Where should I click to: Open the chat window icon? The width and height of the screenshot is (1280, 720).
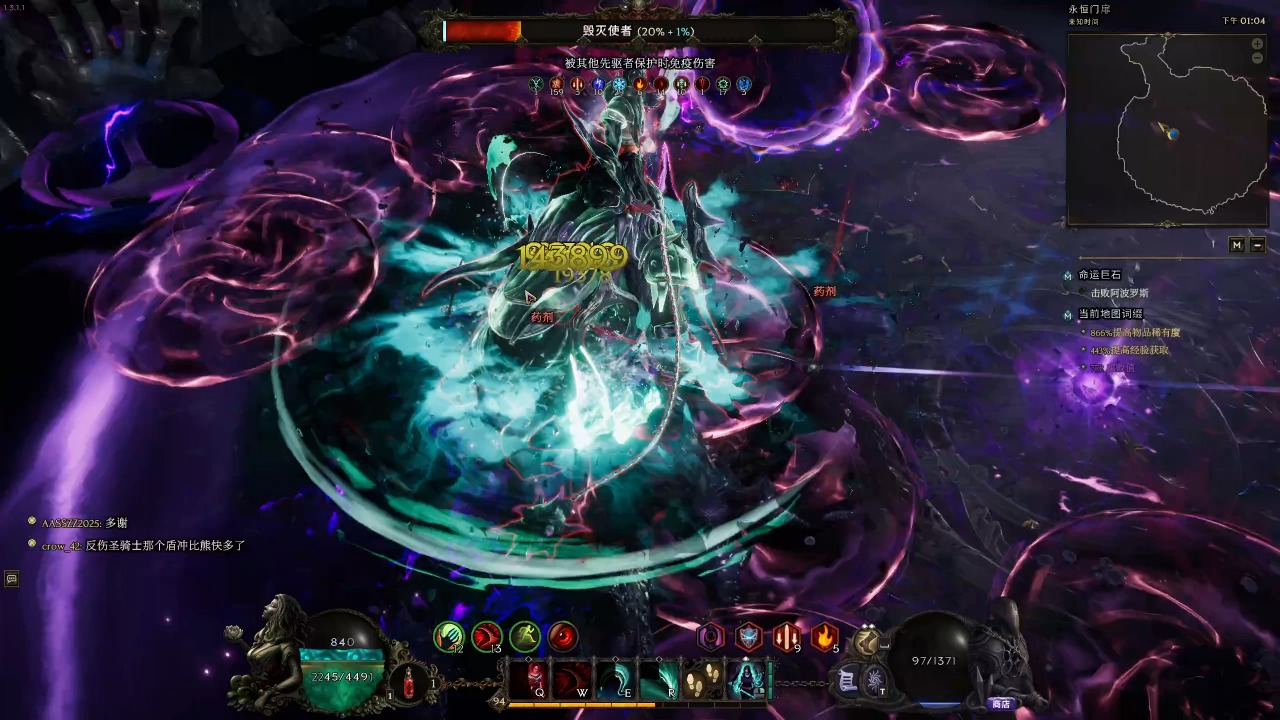12,578
